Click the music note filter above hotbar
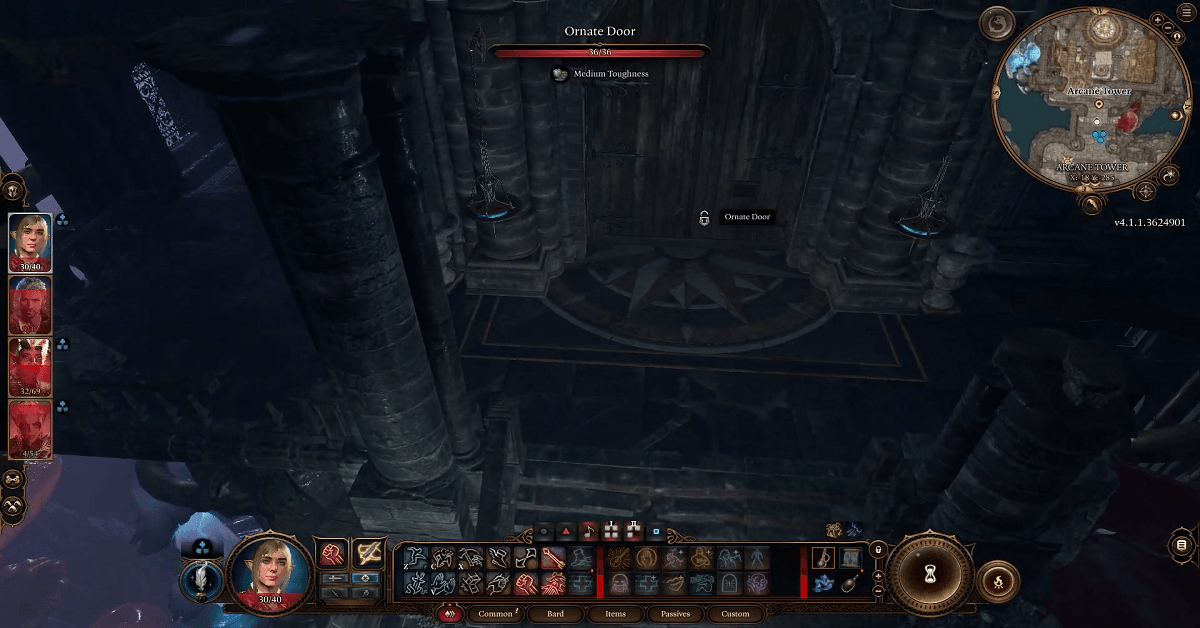This screenshot has height=628, width=1200. [x=588, y=531]
